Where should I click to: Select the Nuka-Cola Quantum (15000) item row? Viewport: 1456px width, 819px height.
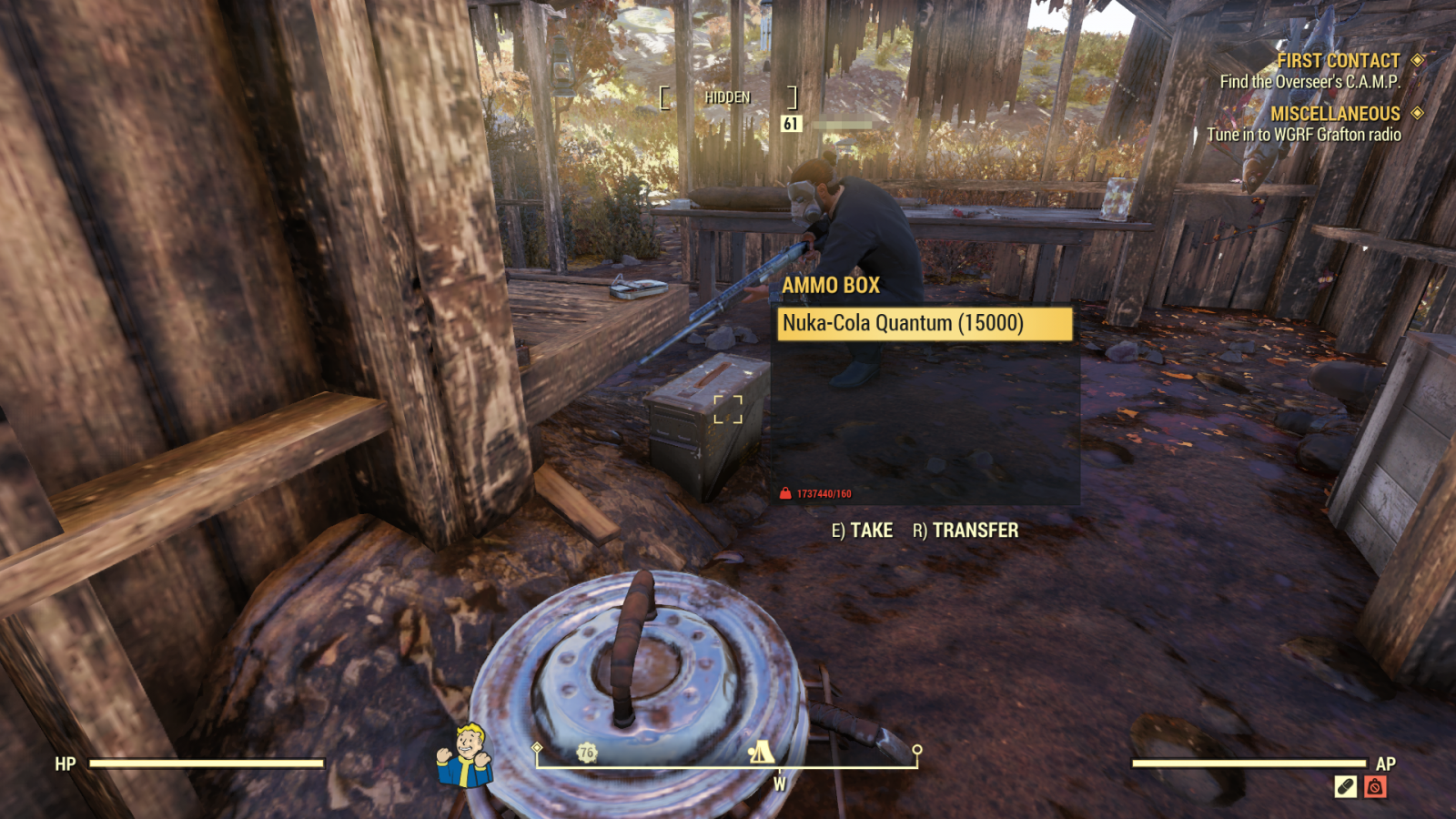[924, 323]
